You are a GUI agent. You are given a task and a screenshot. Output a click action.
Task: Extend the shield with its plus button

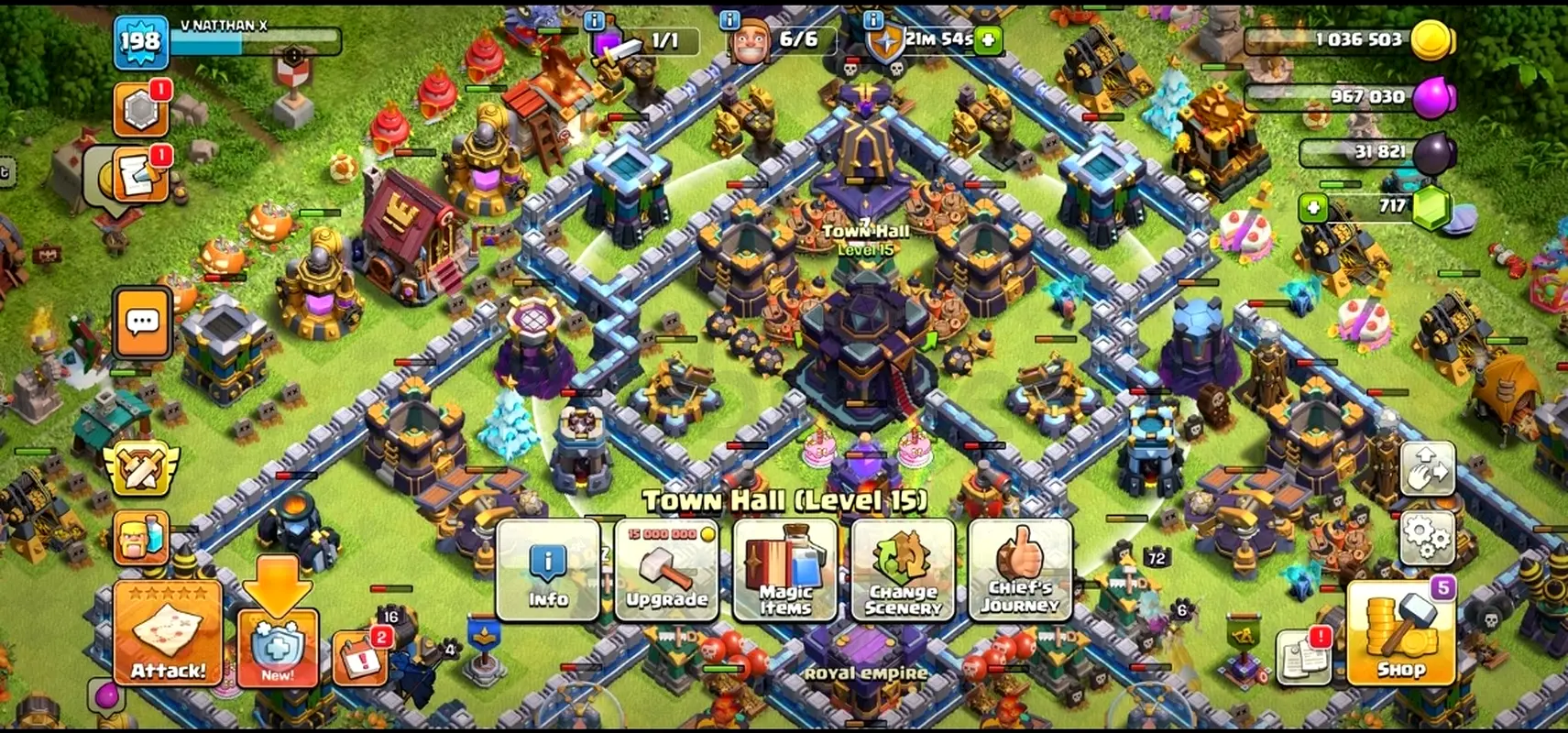[x=988, y=39]
